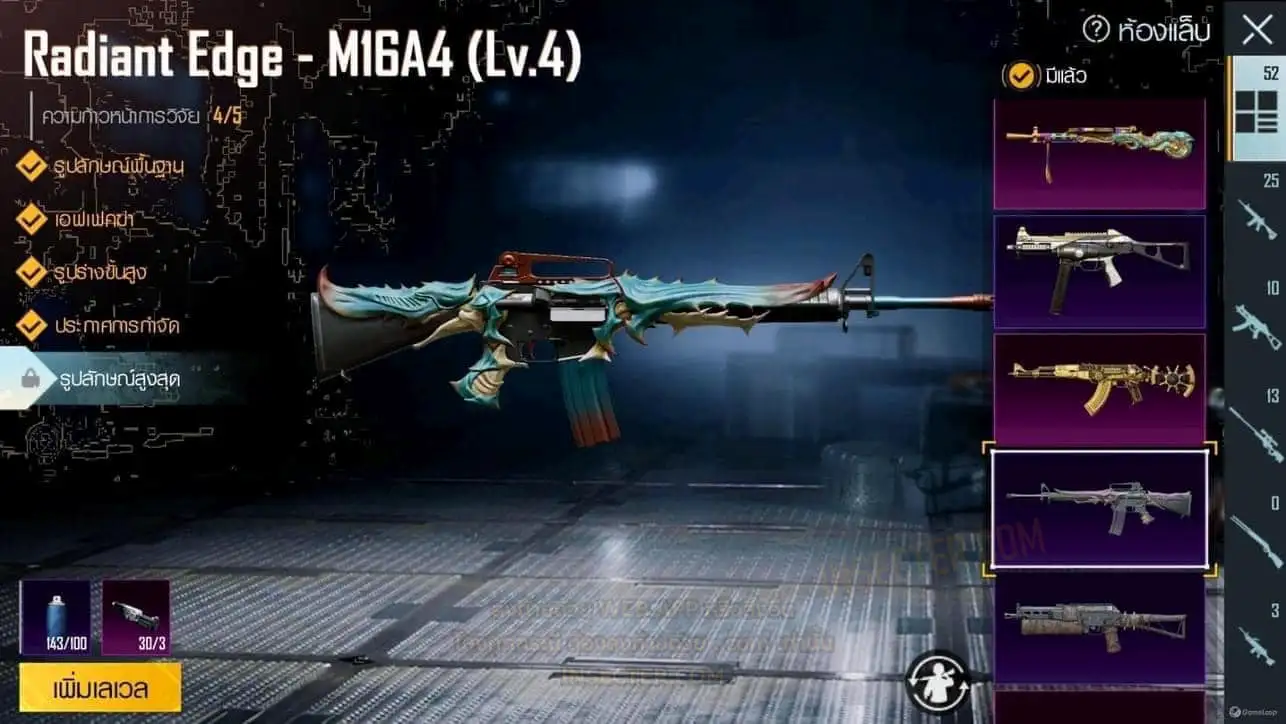The width and height of the screenshot is (1286, 724).
Task: Click the yellow เพิ่มเลเวล upgrade button
Action: [100, 688]
